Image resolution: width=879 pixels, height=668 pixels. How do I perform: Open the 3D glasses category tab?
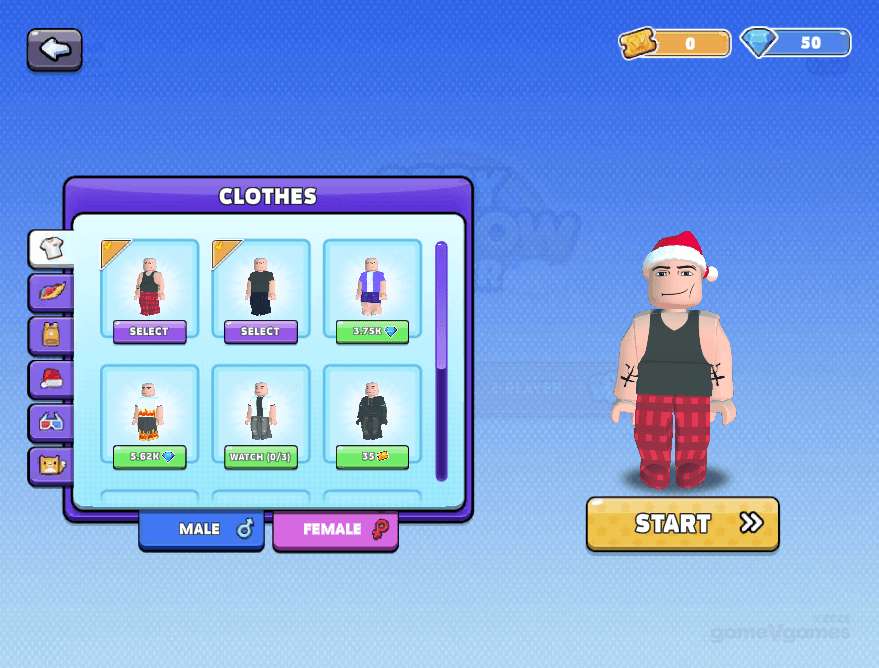point(51,421)
